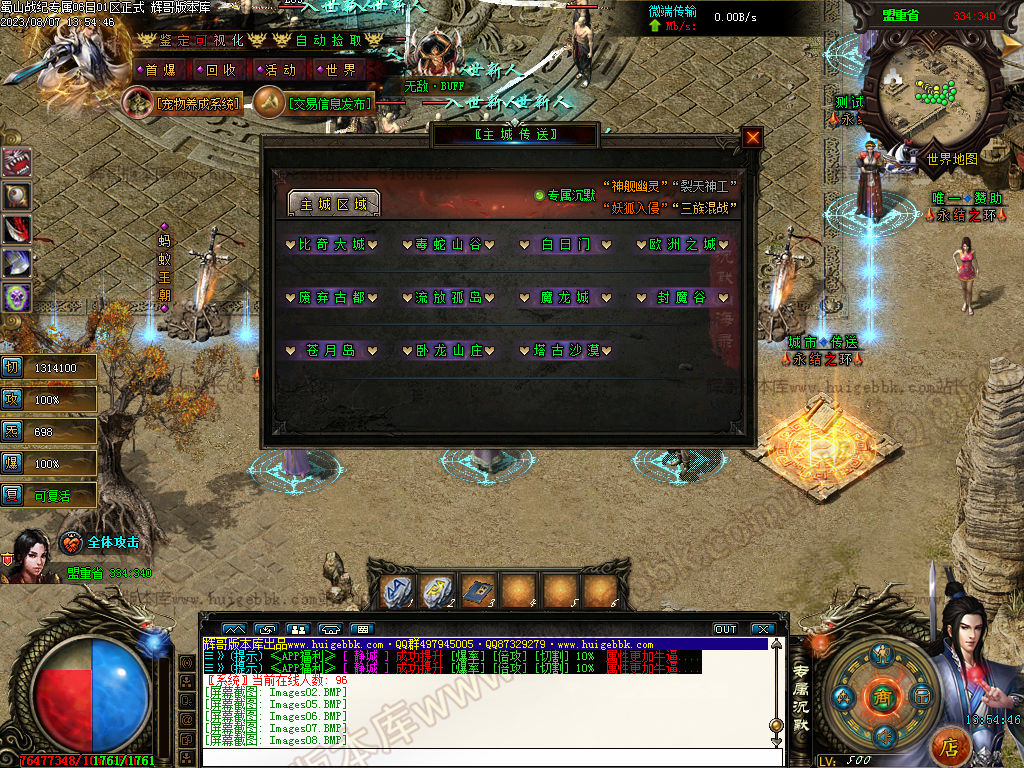
Task: Pick 欧洲之城 from the city list
Action: pos(684,244)
